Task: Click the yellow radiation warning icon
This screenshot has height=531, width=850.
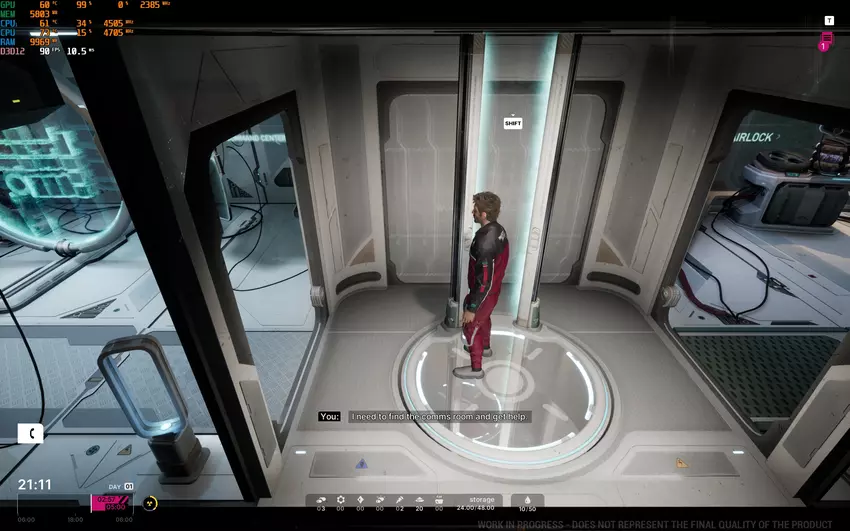Action: [x=151, y=503]
